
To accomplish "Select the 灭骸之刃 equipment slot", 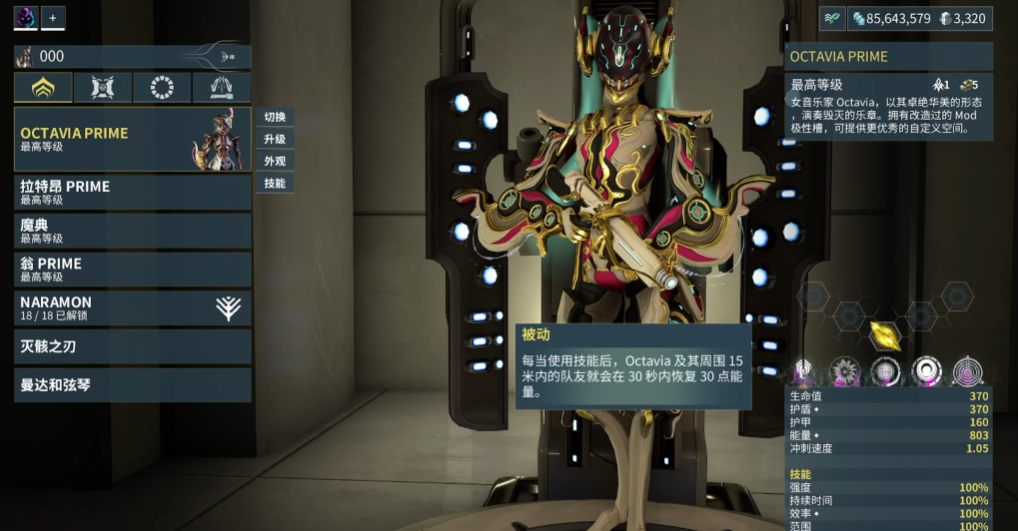I will tap(132, 347).
